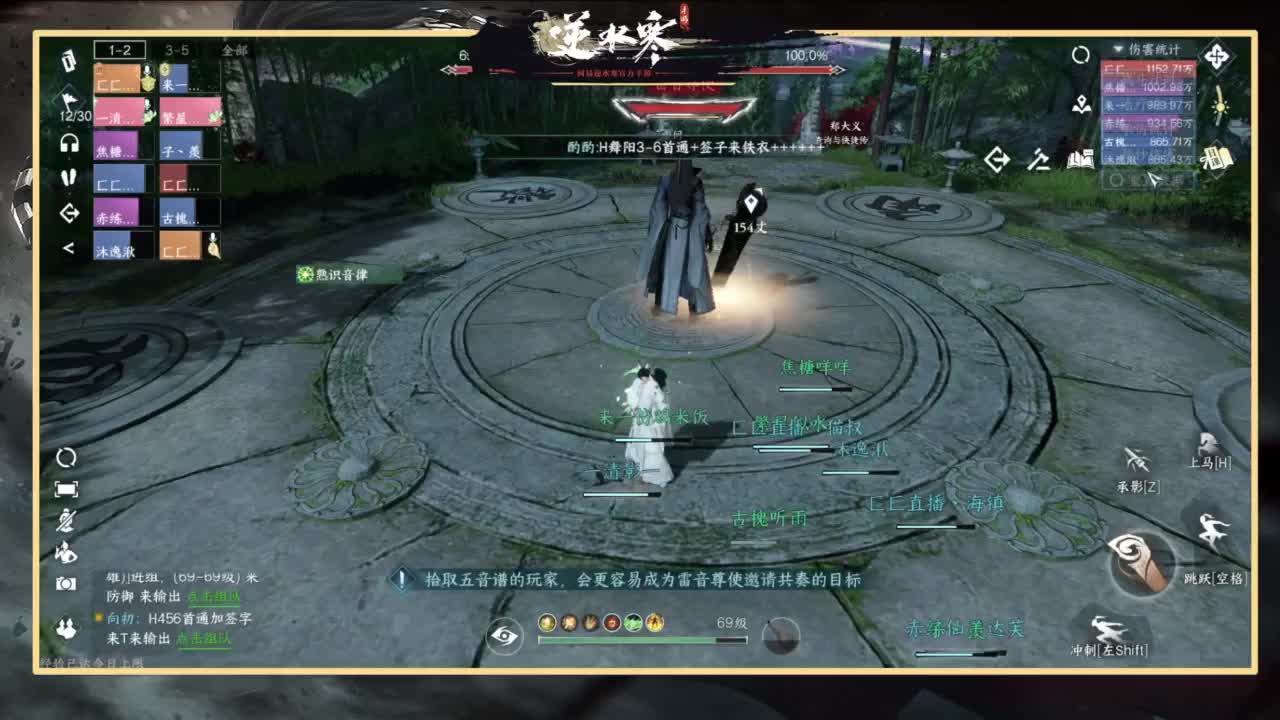Click the headphones voice icon in left sidebar

pos(68,142)
